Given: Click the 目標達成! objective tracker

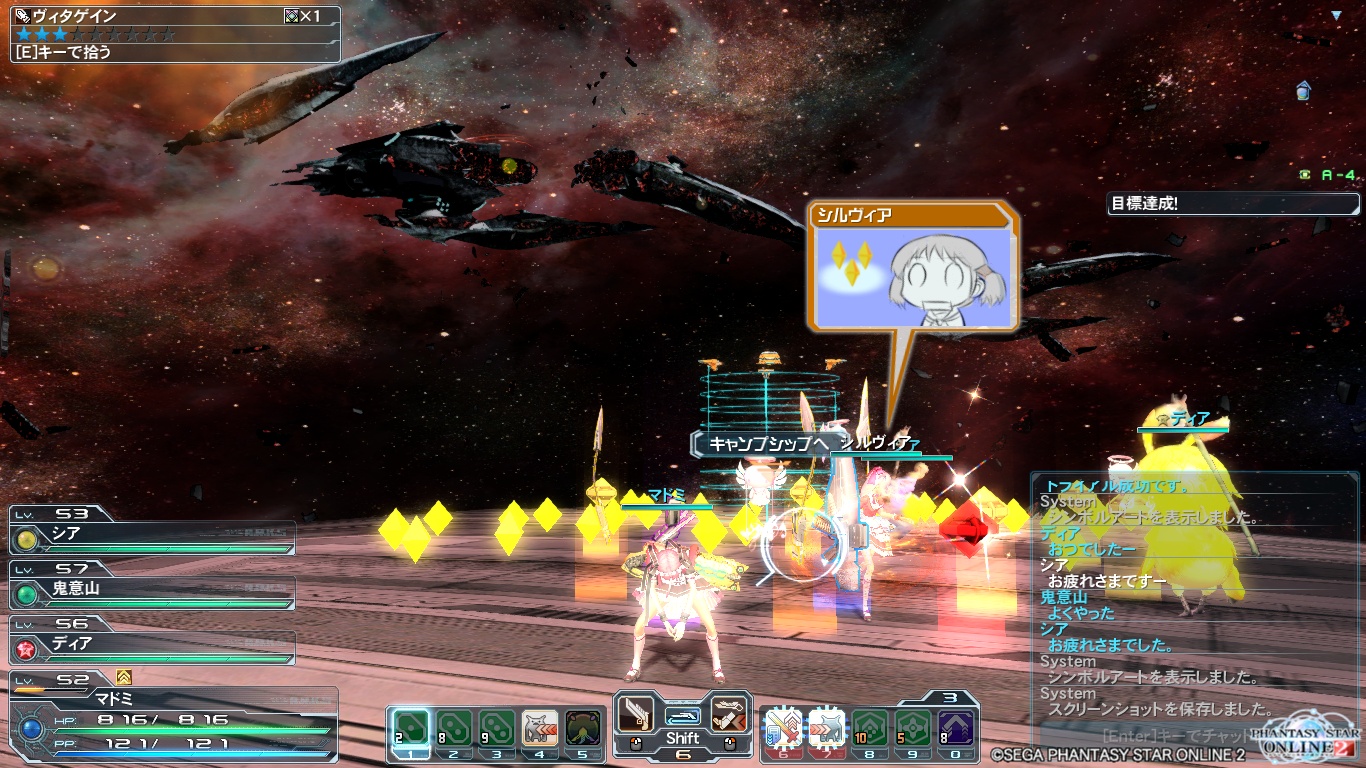Looking at the screenshot, I should click(x=1234, y=204).
